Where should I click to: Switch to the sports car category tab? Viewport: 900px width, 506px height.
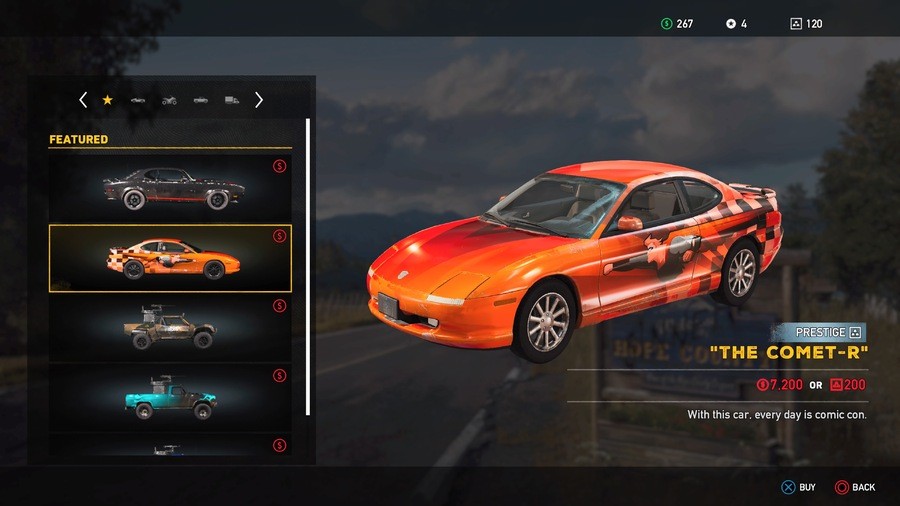pyautogui.click(x=138, y=100)
